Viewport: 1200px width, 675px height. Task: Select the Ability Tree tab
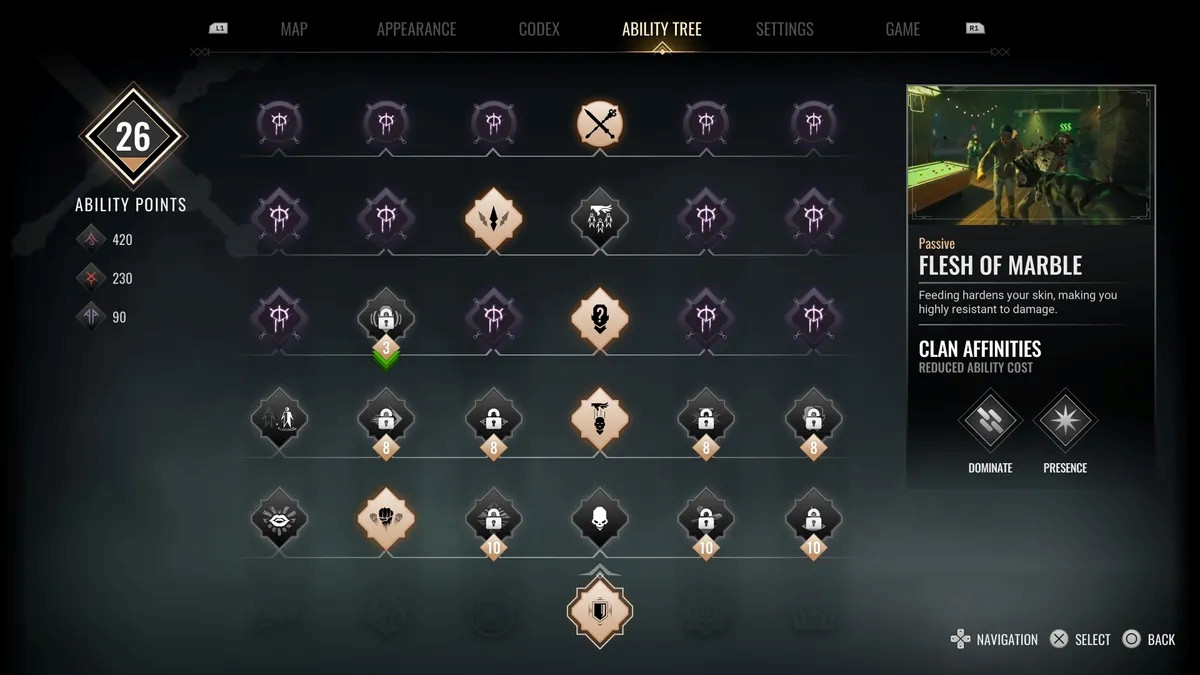pos(661,29)
